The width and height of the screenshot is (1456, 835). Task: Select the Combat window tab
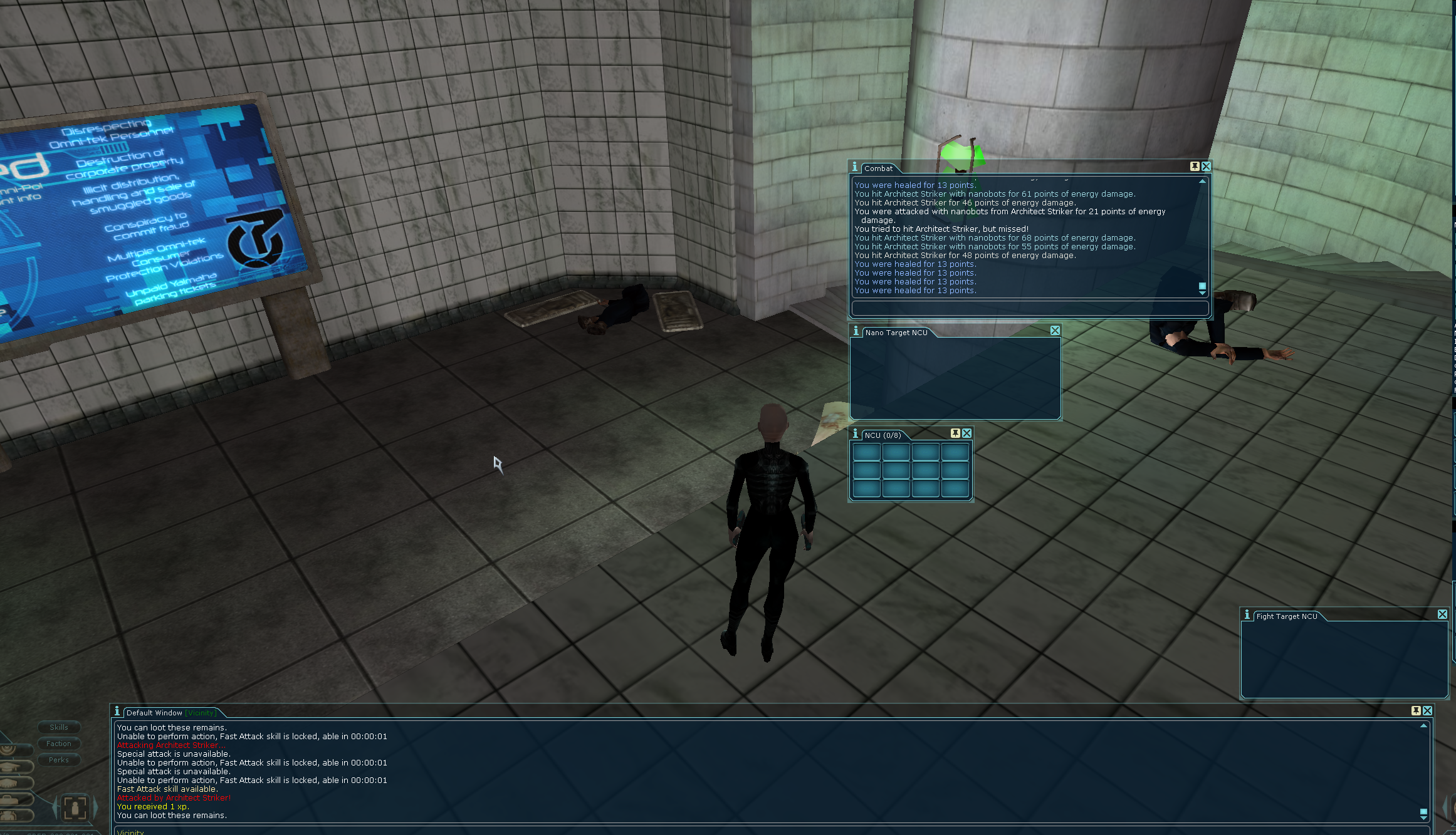pyautogui.click(x=878, y=169)
